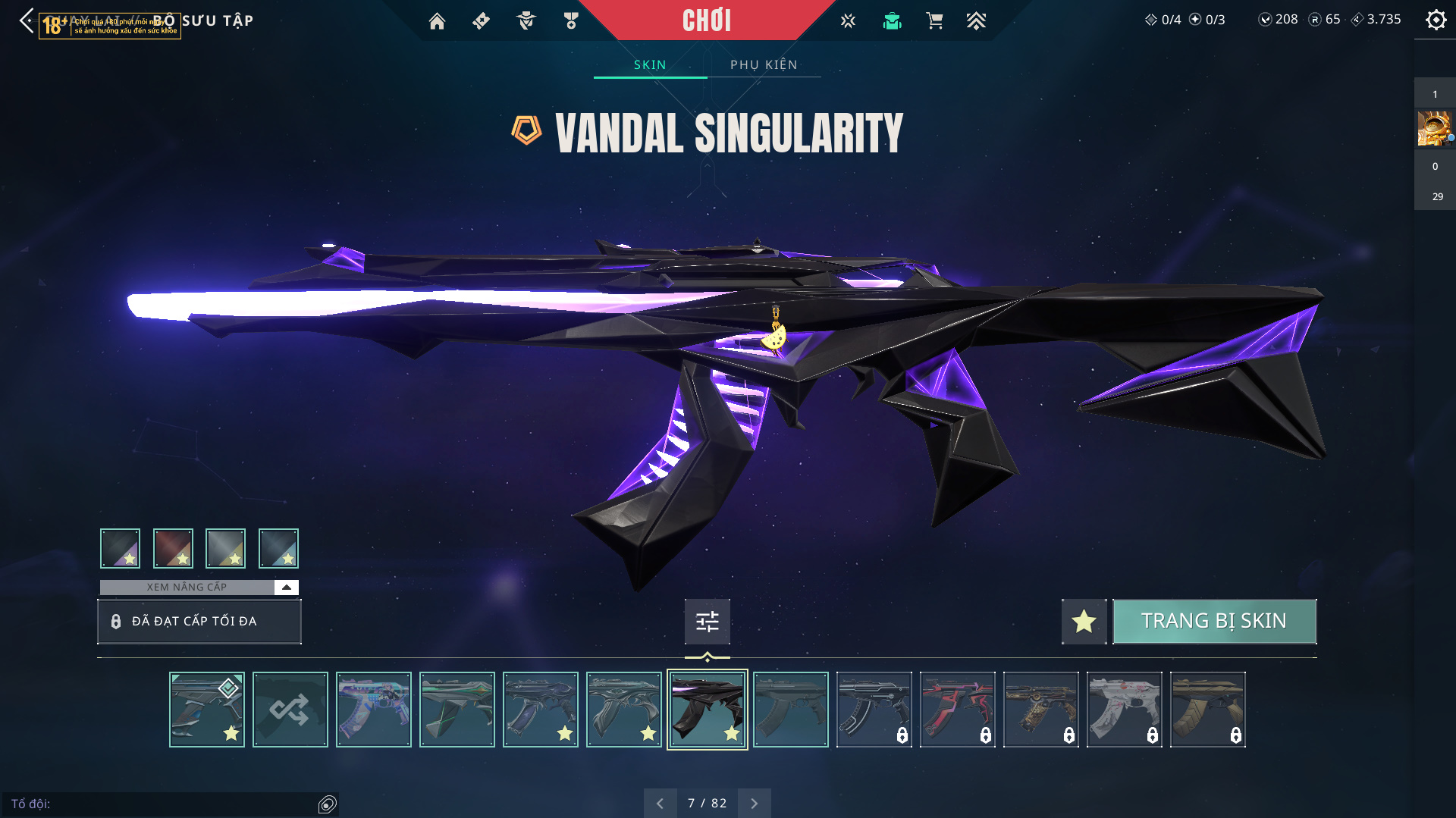Switch to the PHỤ KIỆN tab

tap(764, 64)
